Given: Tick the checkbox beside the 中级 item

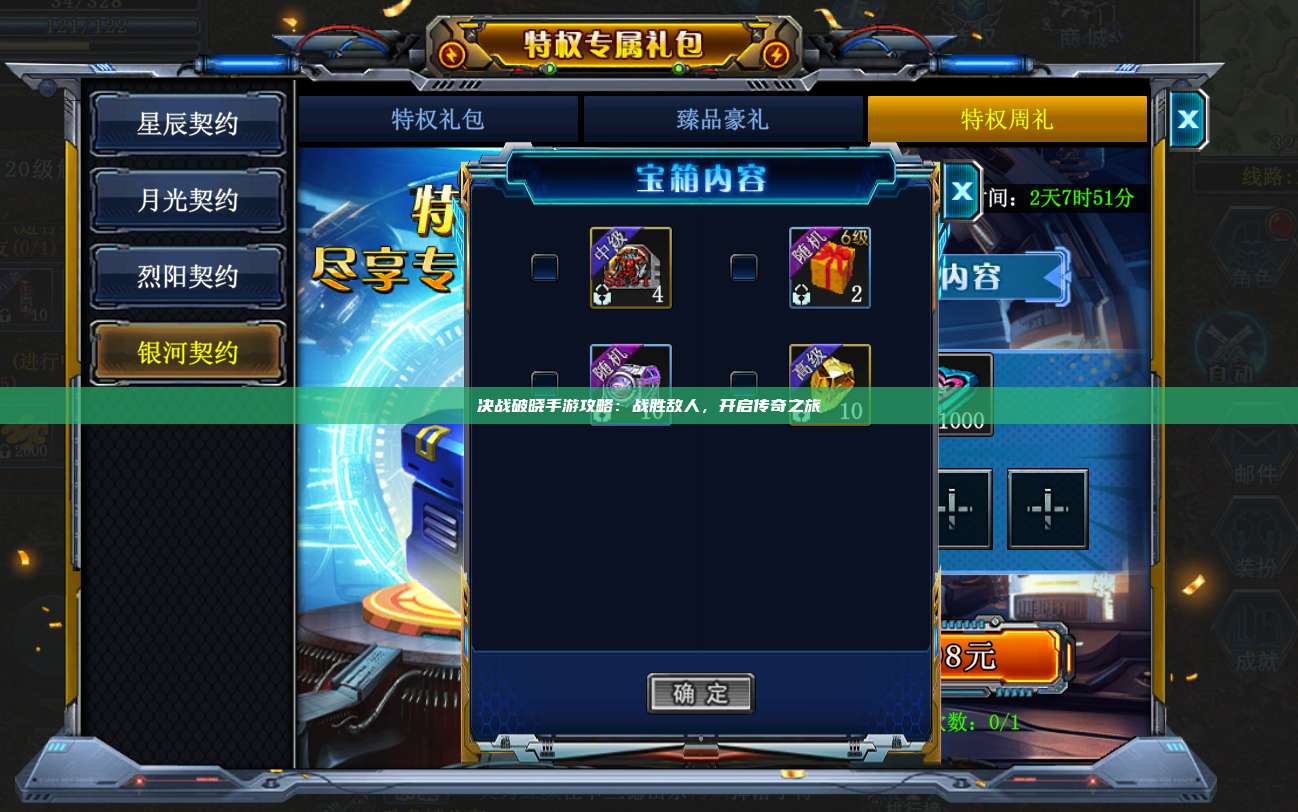Looking at the screenshot, I should [545, 268].
